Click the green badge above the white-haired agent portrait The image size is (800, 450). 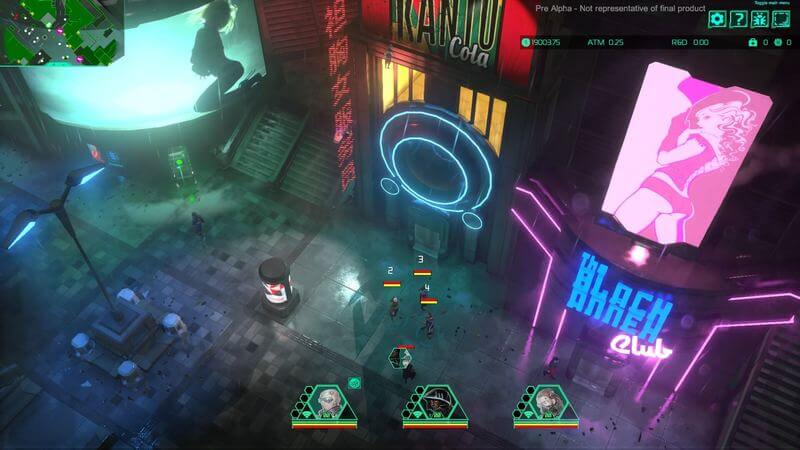click(354, 382)
